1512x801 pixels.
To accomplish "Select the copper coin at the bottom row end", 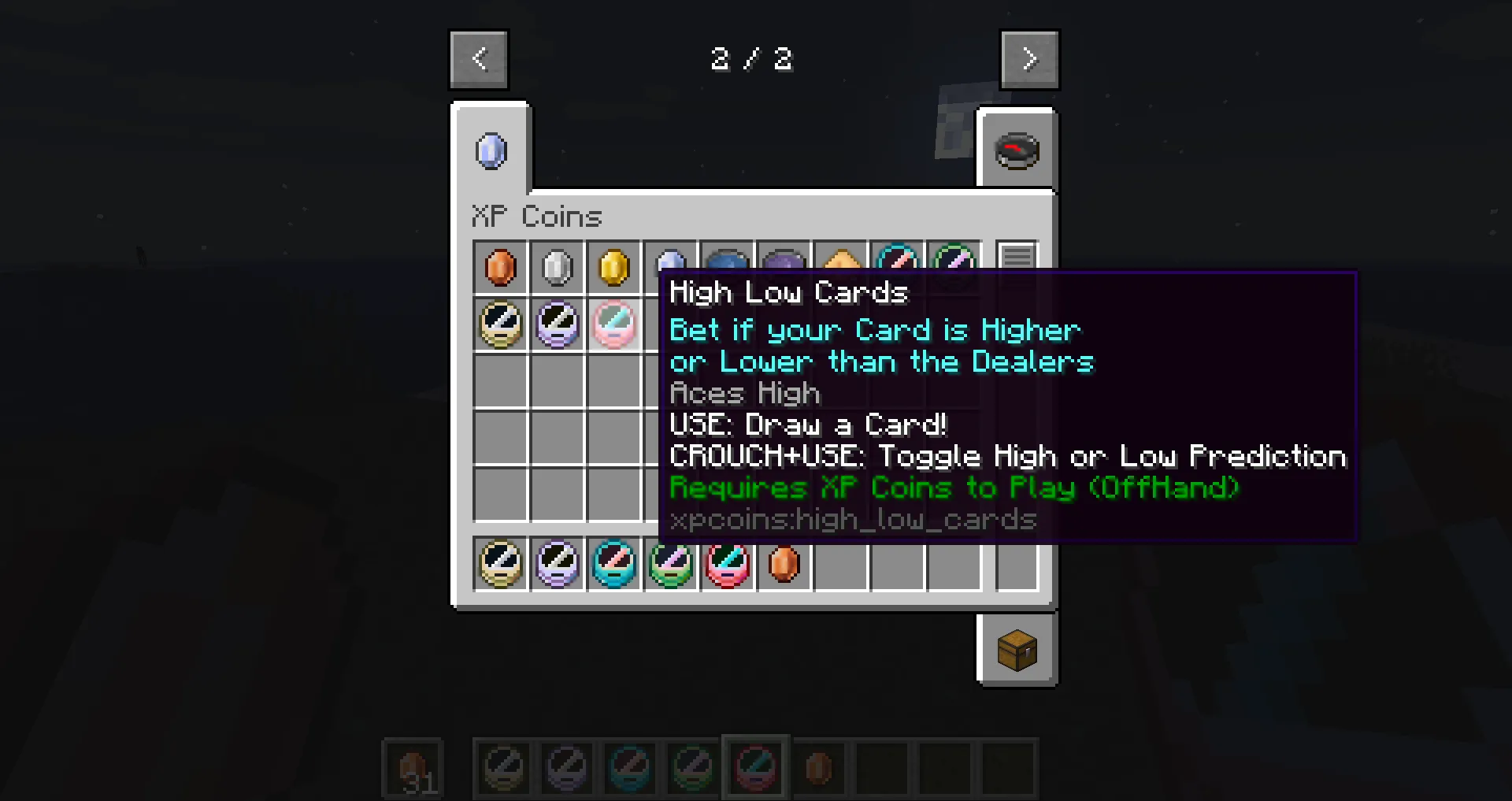I will [x=784, y=564].
